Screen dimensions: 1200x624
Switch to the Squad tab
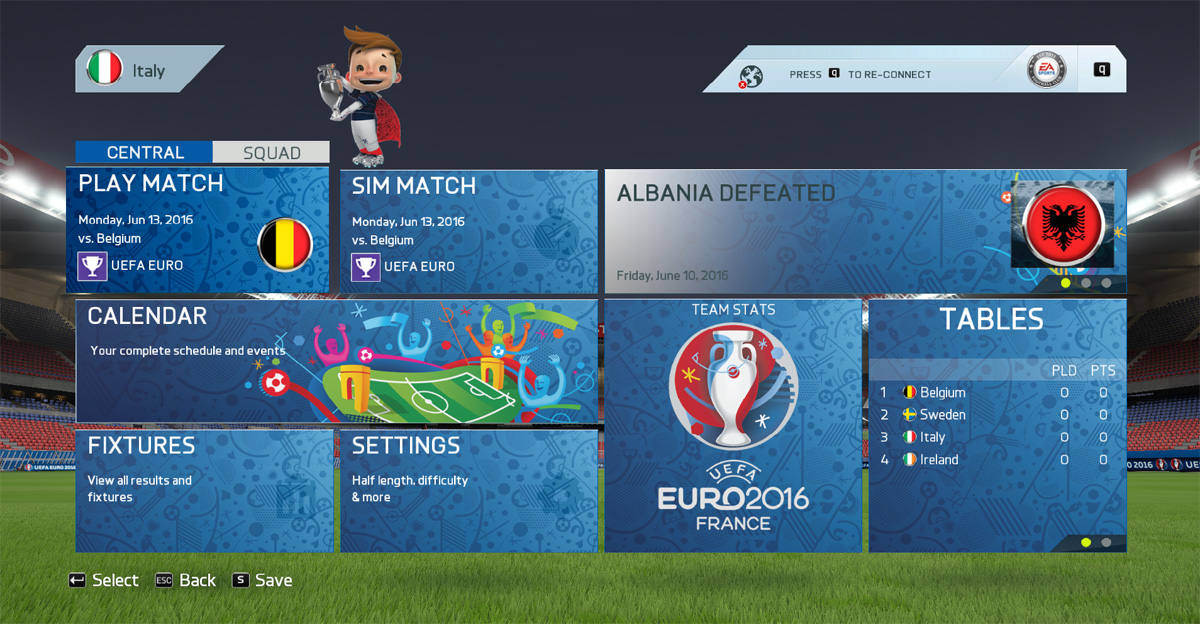[x=271, y=153]
